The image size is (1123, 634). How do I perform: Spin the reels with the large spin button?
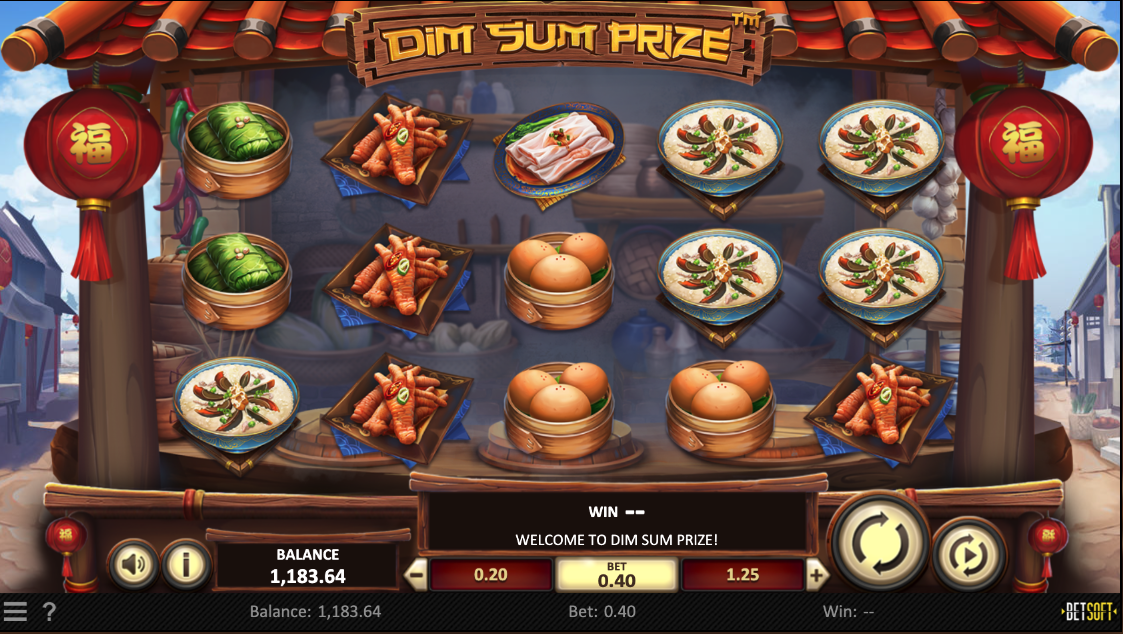coord(879,541)
